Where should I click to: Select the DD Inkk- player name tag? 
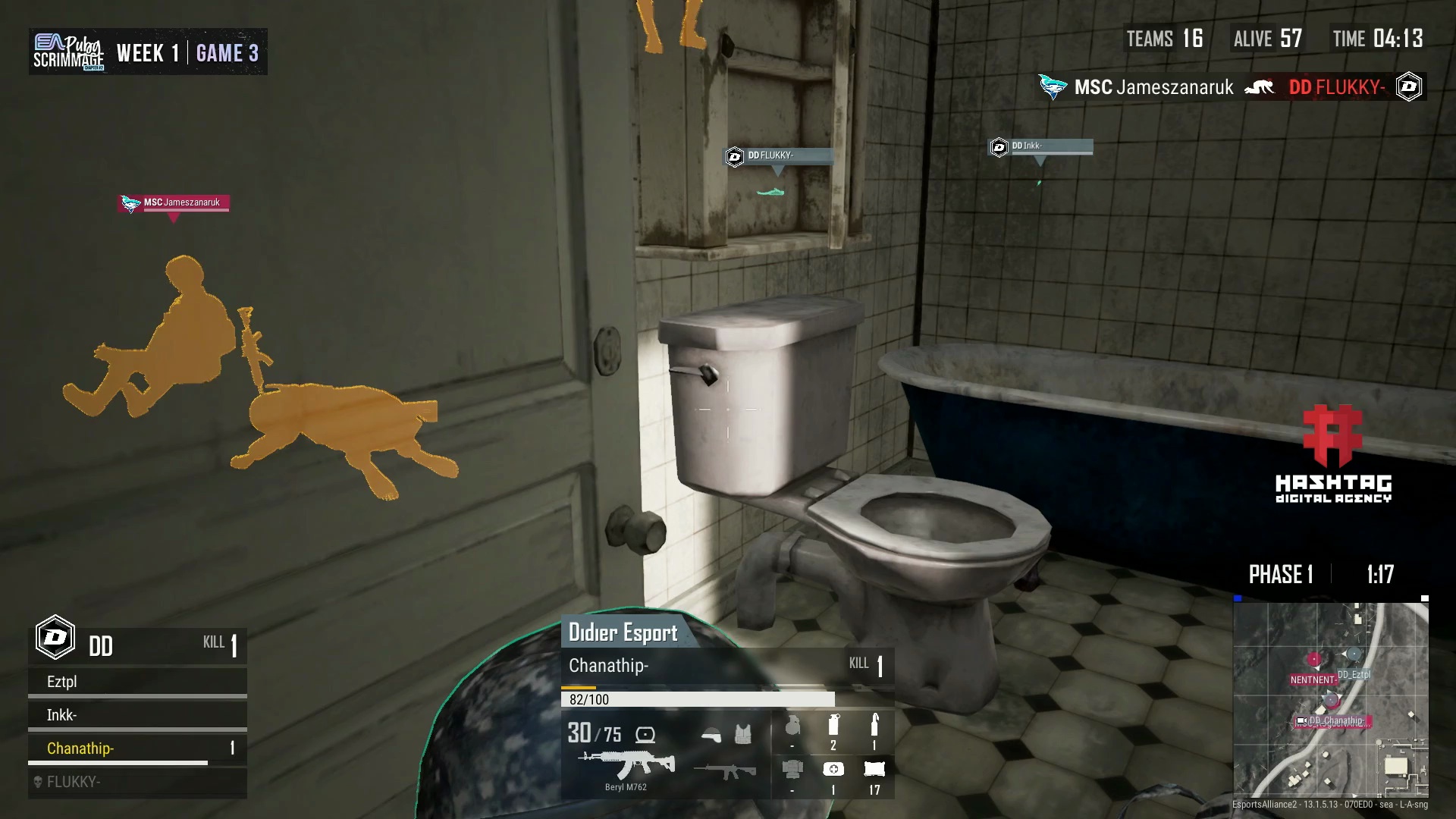tap(1042, 146)
